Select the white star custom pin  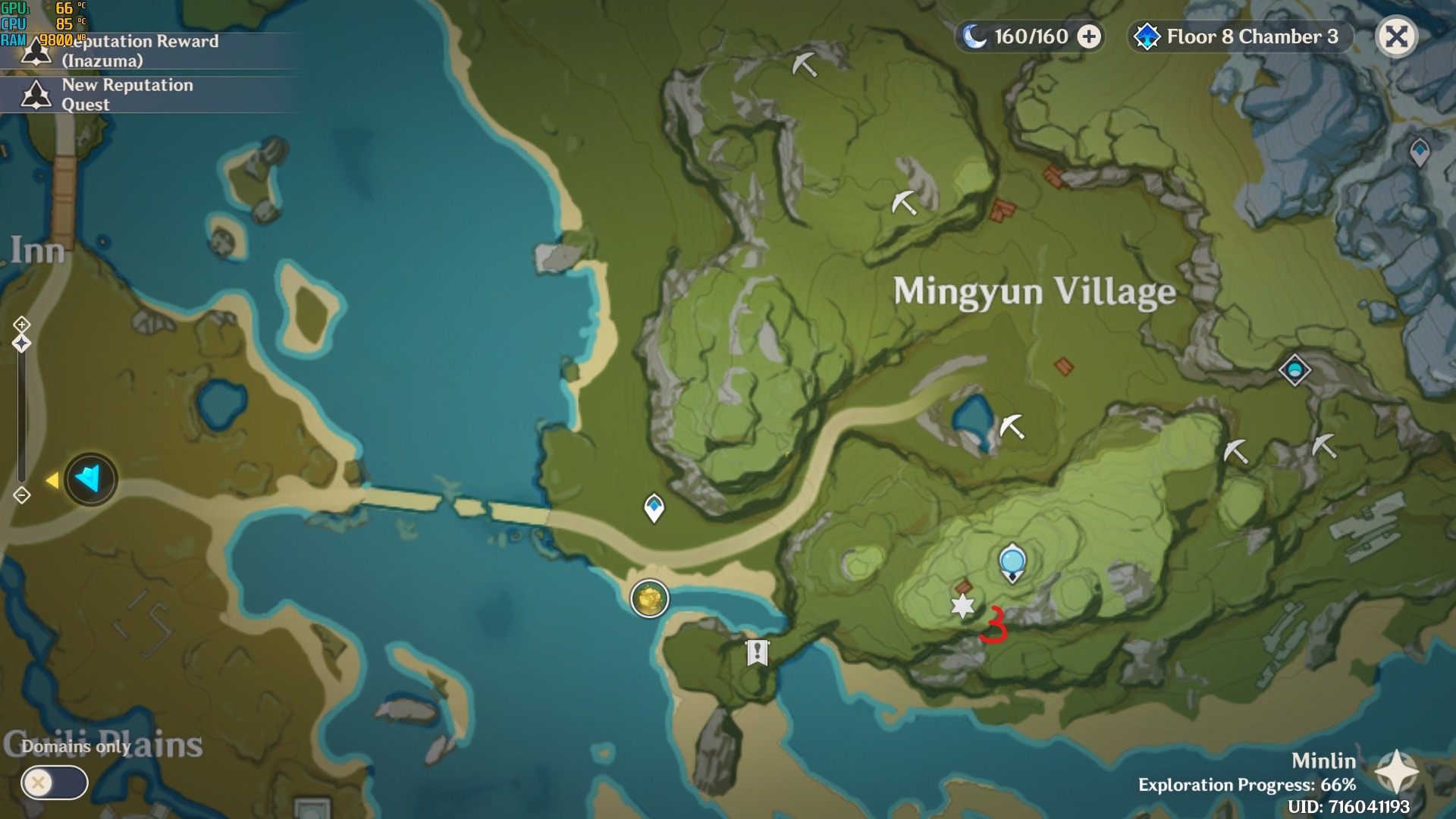(962, 606)
